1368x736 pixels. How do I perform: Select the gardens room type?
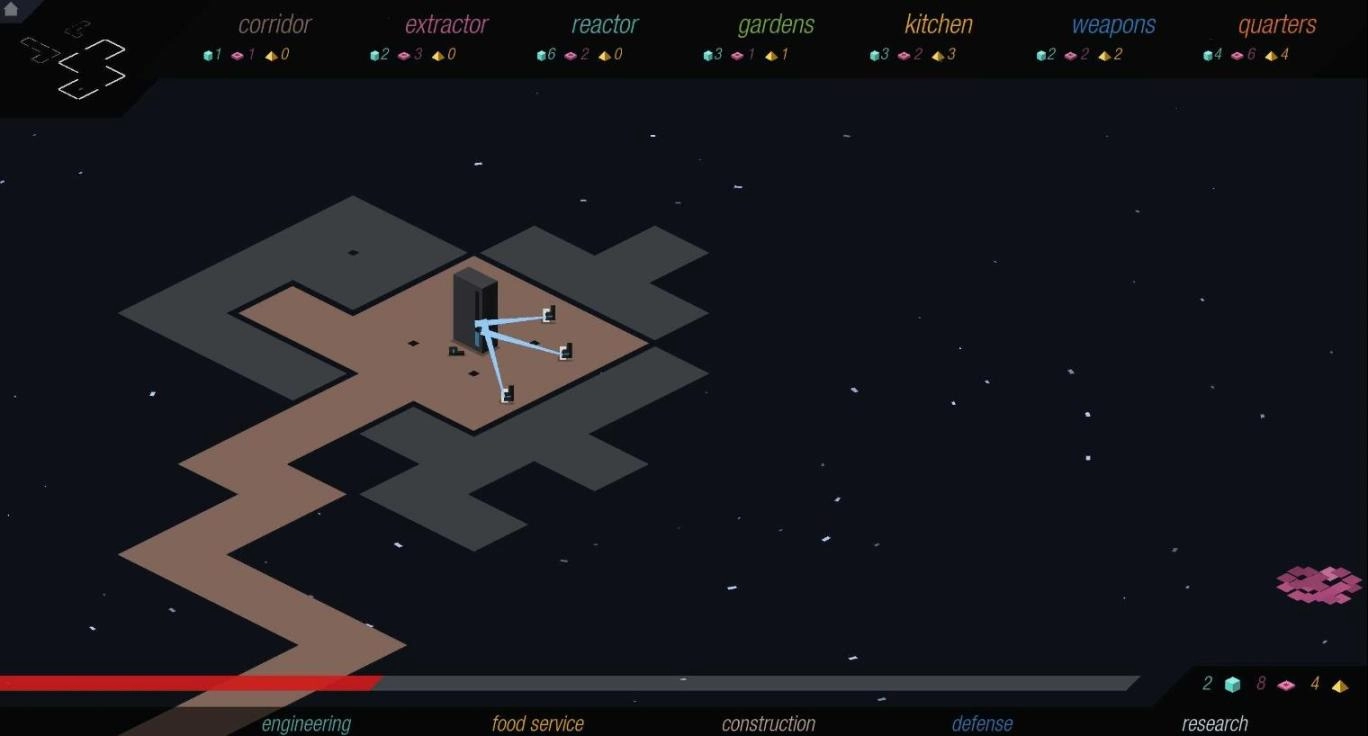point(775,25)
